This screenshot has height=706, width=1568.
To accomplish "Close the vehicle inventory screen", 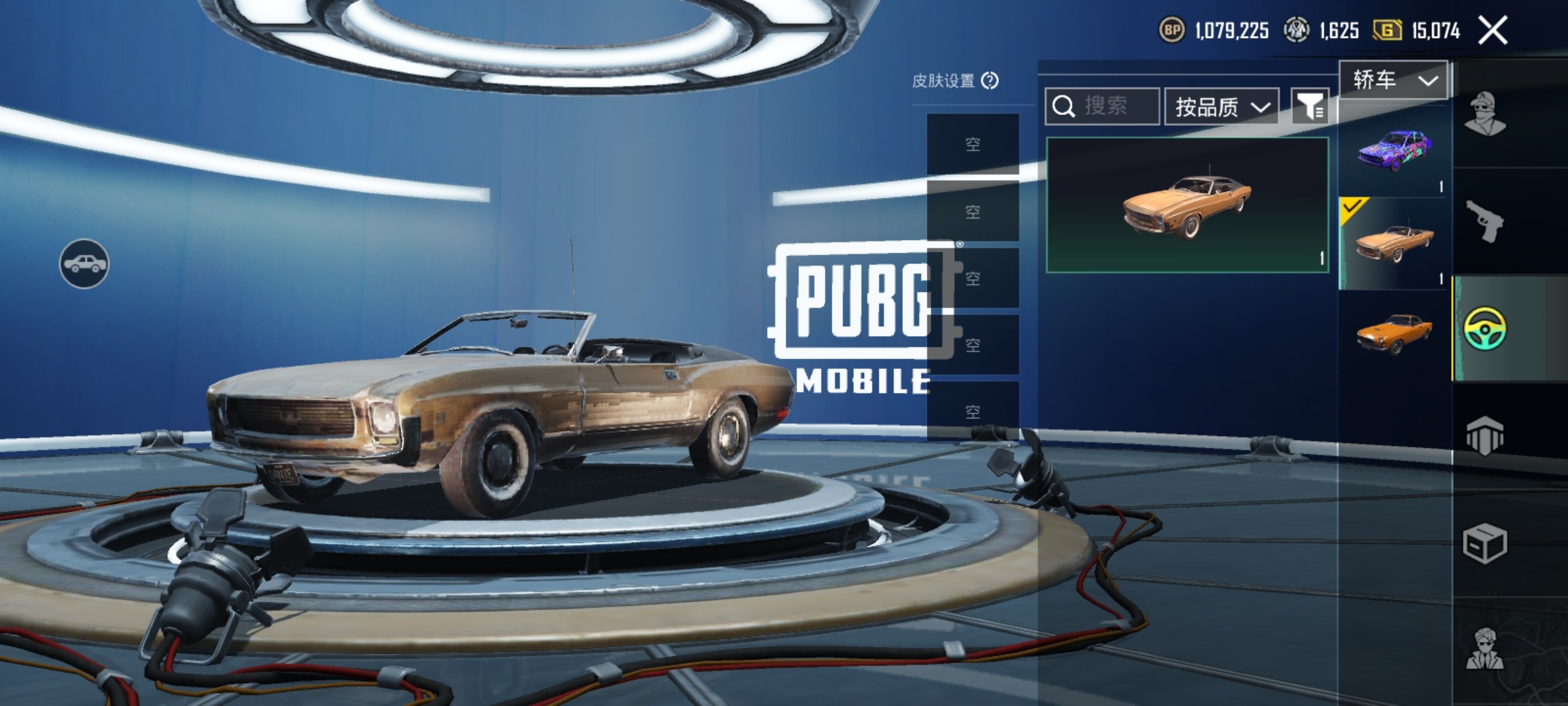I will [1493, 31].
